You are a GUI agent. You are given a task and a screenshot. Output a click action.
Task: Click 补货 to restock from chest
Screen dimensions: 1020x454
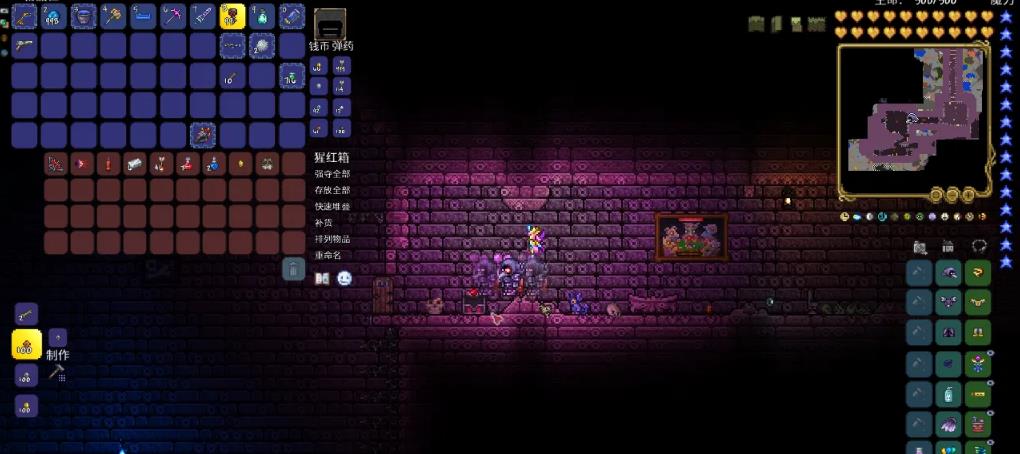[x=322, y=223]
